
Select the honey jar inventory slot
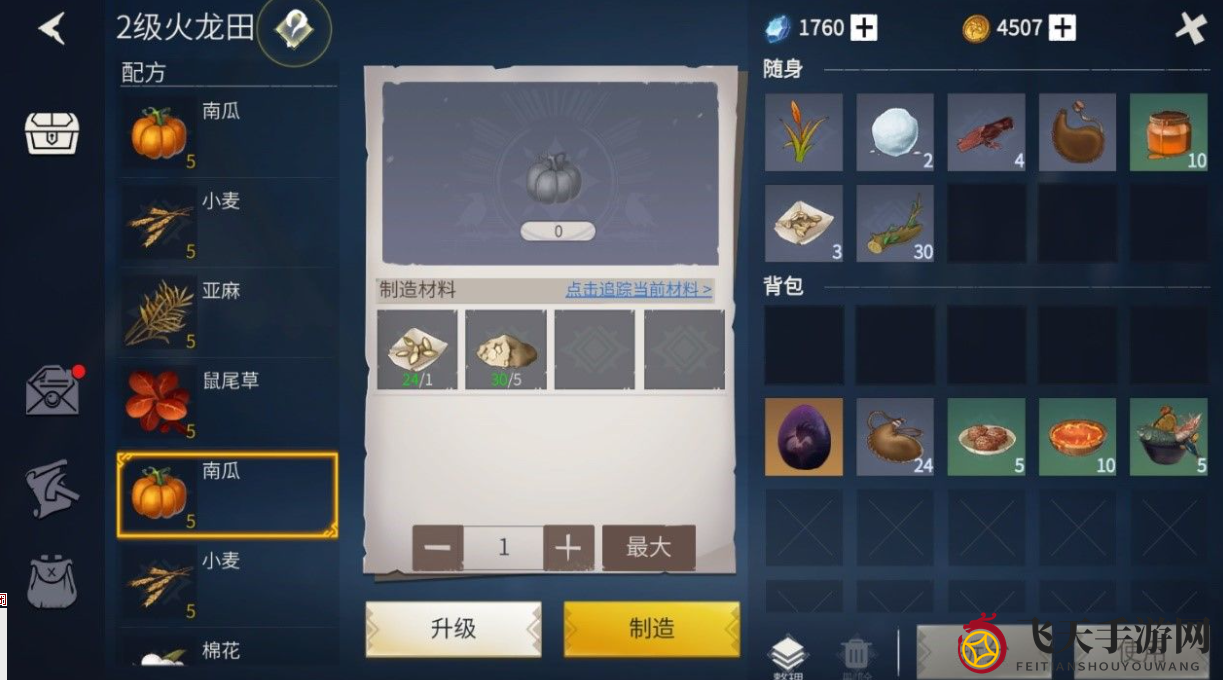click(1168, 132)
